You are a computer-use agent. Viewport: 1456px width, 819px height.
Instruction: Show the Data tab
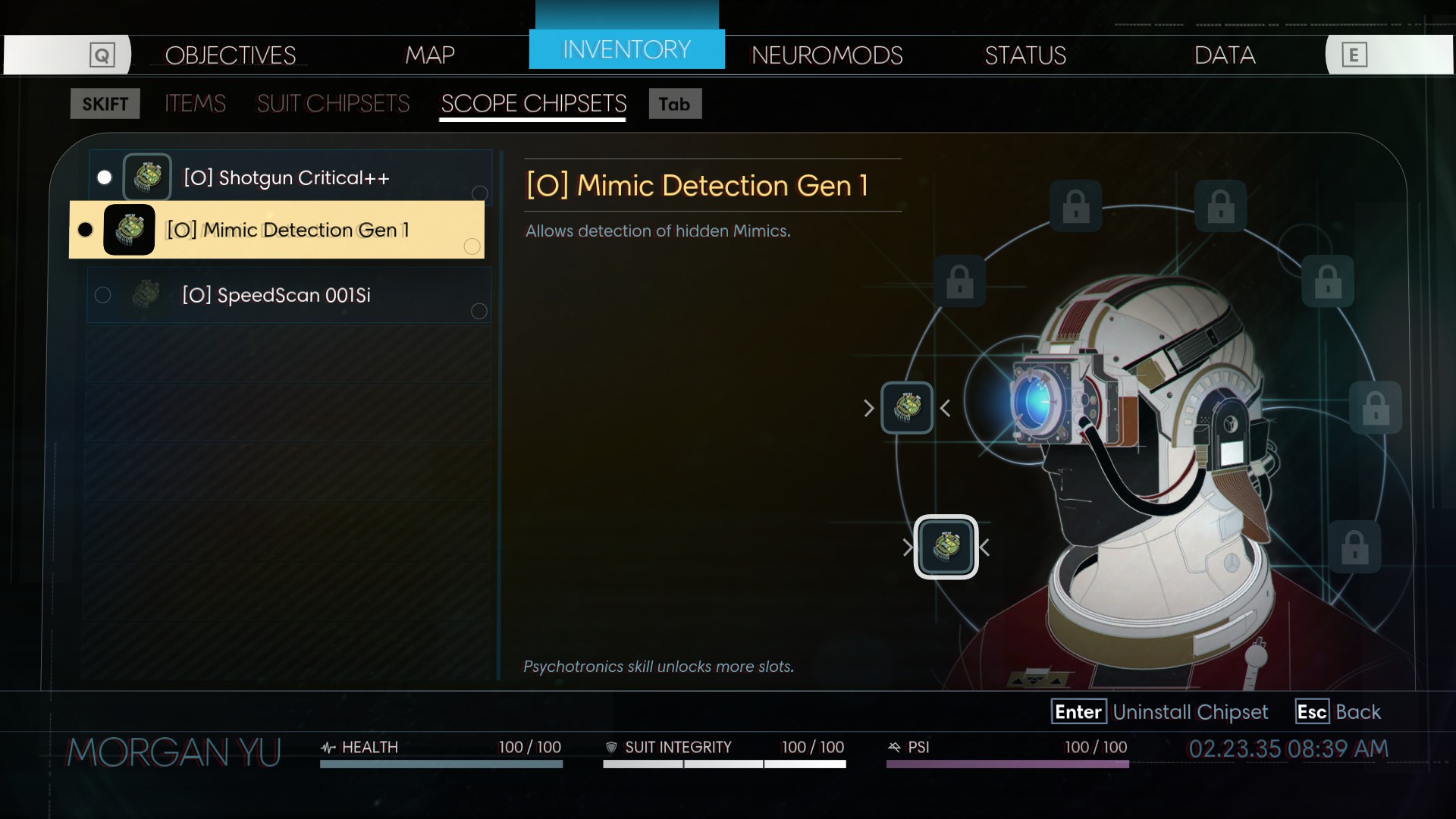tap(1225, 55)
